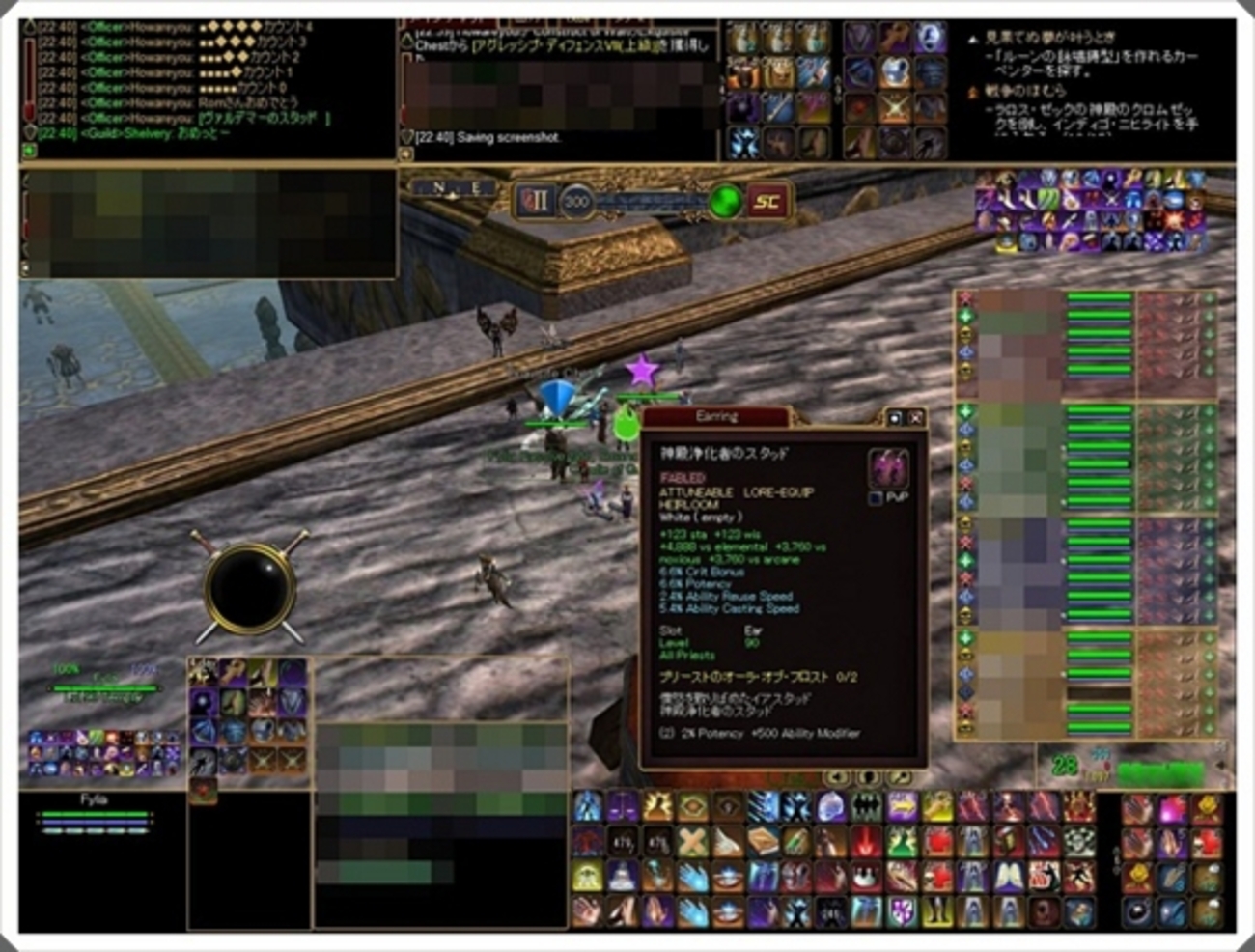Click the black orb with crossed swords

pos(249,587)
